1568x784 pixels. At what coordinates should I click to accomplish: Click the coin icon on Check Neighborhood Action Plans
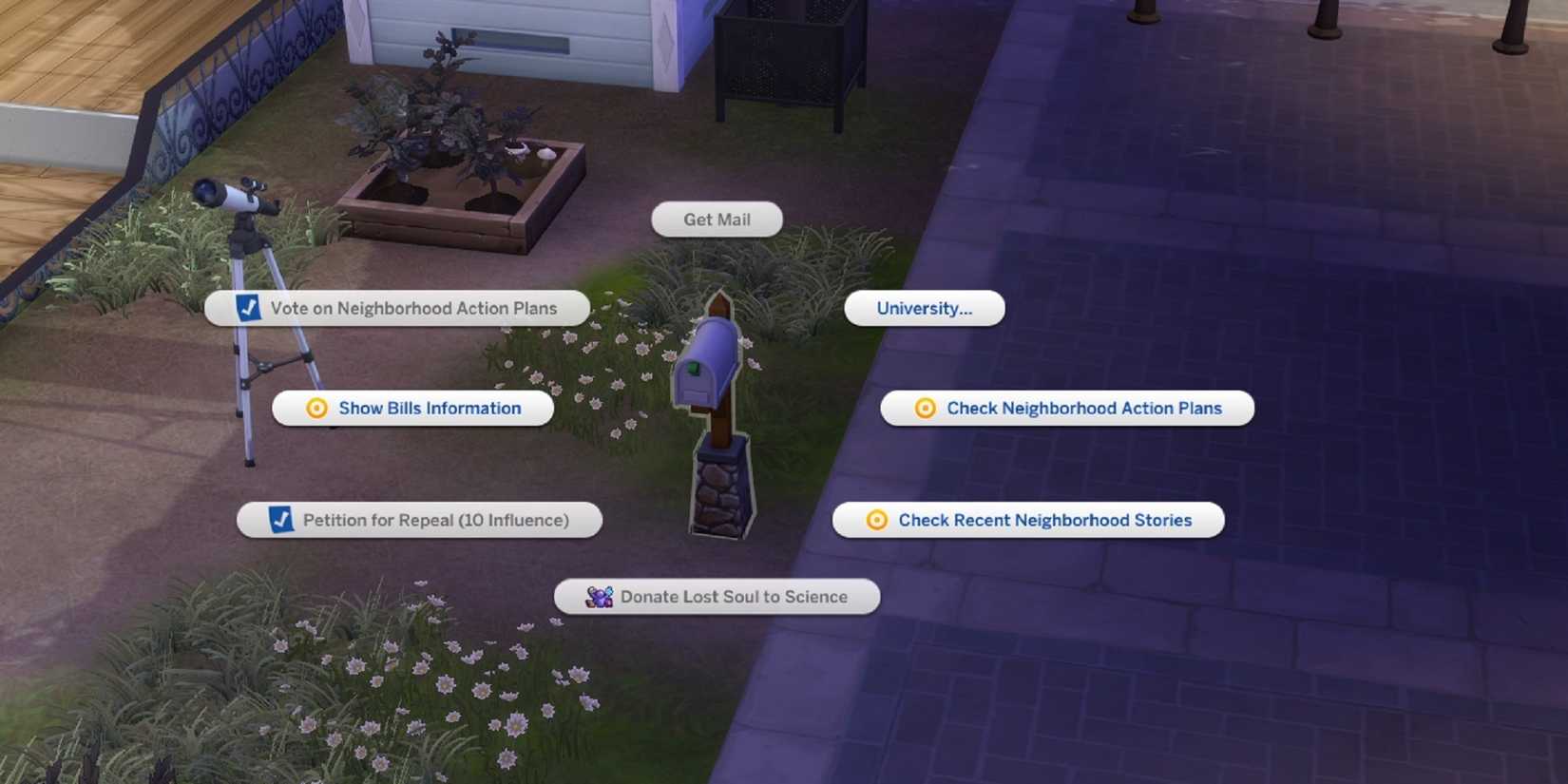click(x=923, y=408)
